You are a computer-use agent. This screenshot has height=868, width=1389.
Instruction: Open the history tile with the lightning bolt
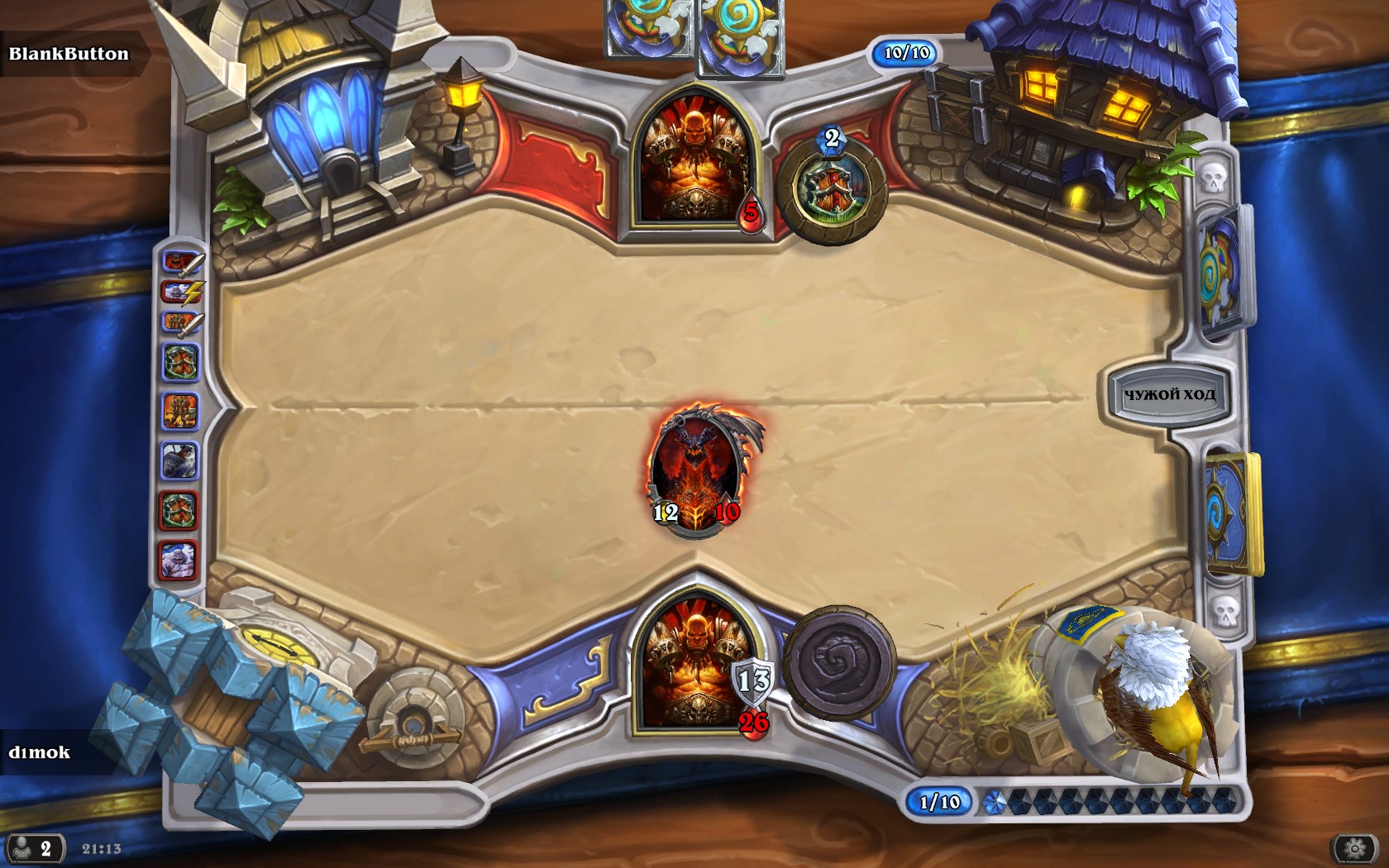point(180,293)
